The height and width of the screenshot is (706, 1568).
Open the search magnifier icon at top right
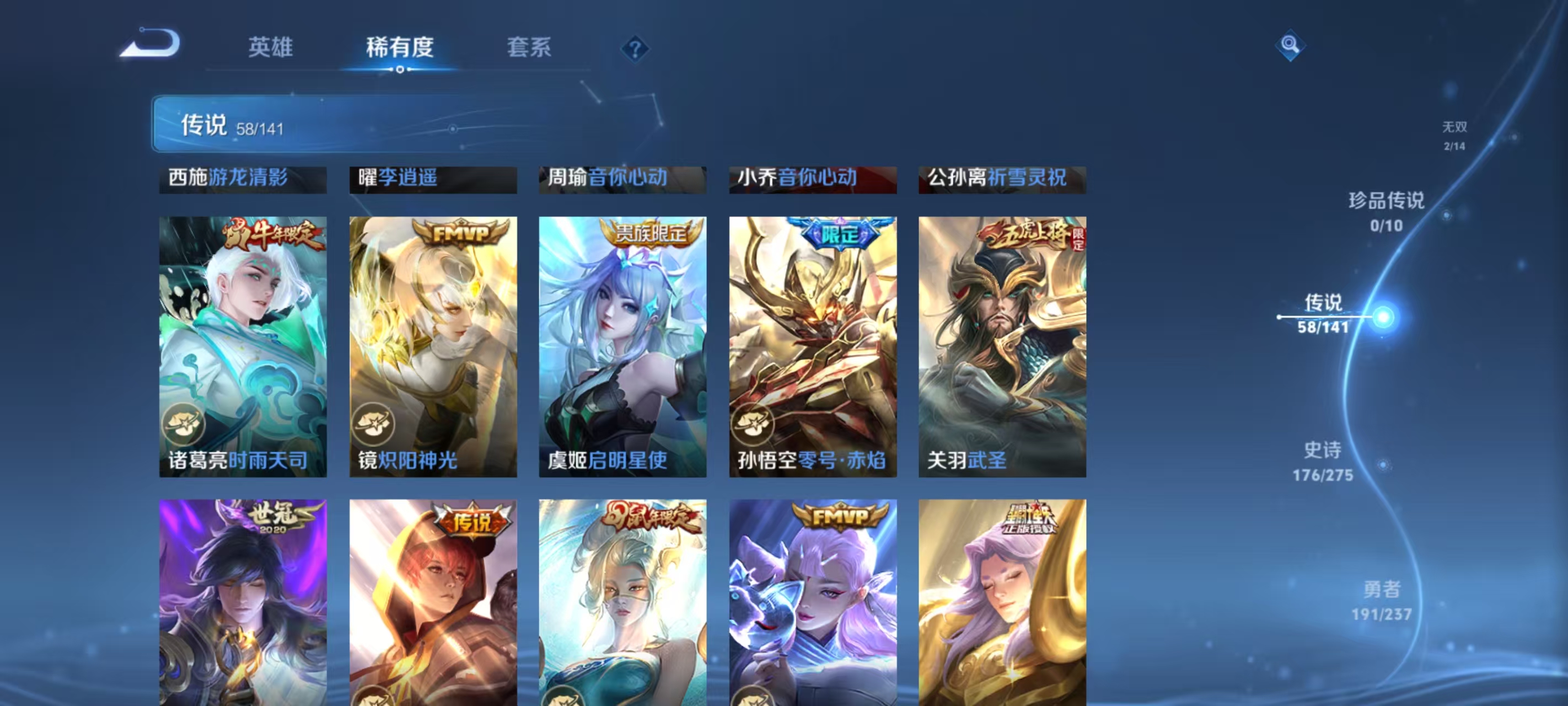pyautogui.click(x=1291, y=45)
